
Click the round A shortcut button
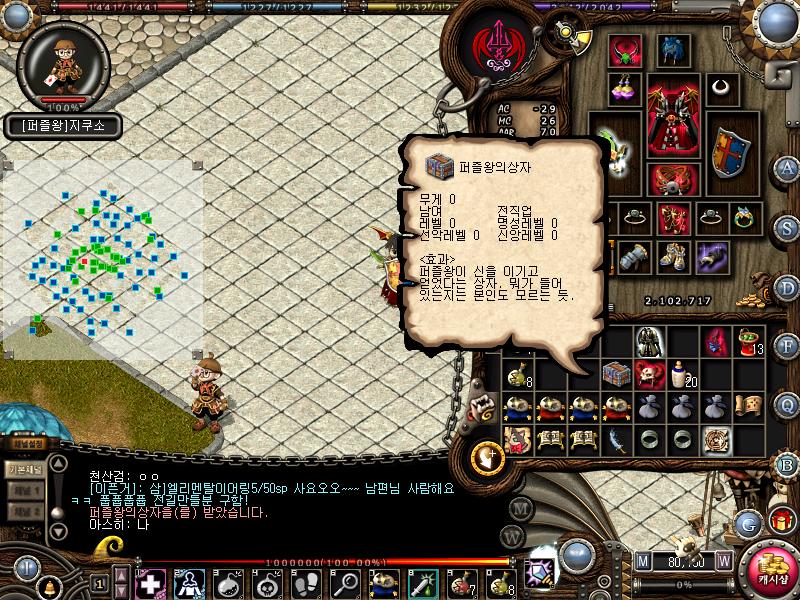(787, 167)
